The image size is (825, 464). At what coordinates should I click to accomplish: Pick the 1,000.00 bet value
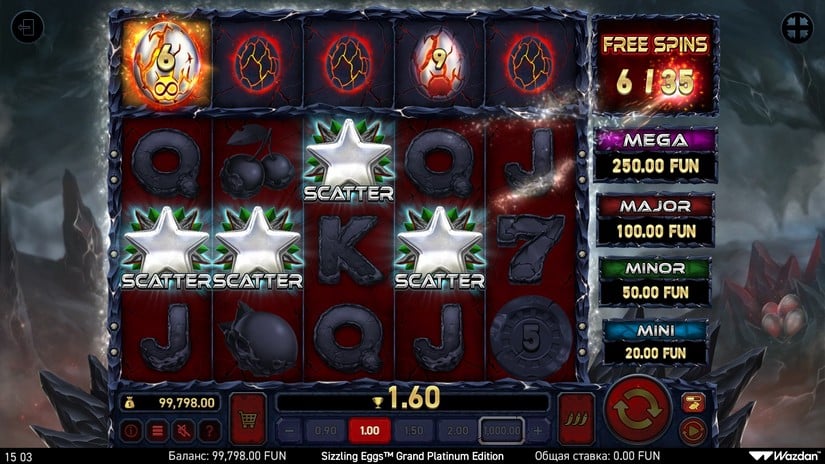pyautogui.click(x=502, y=430)
